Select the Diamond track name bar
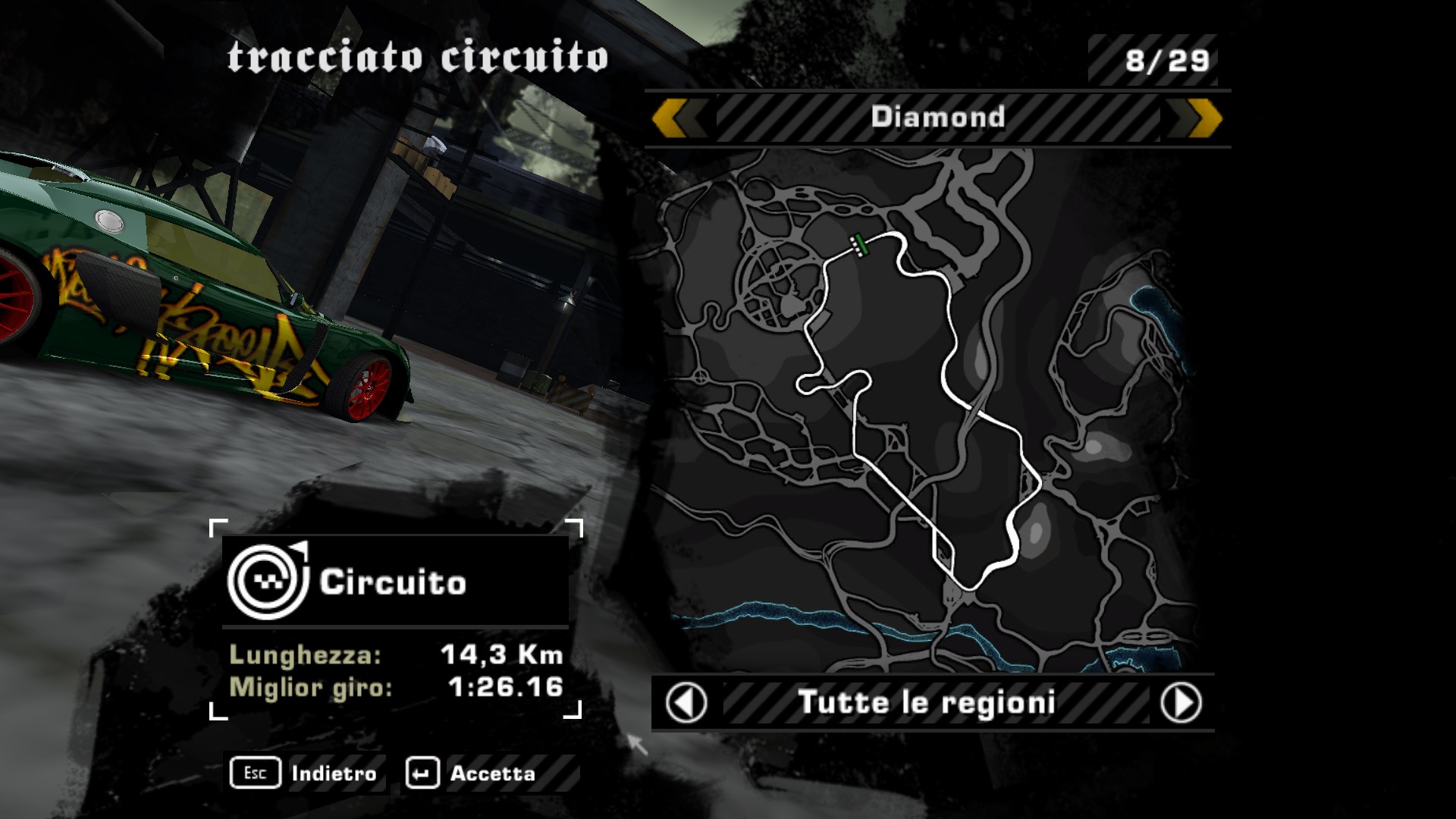 [x=937, y=118]
